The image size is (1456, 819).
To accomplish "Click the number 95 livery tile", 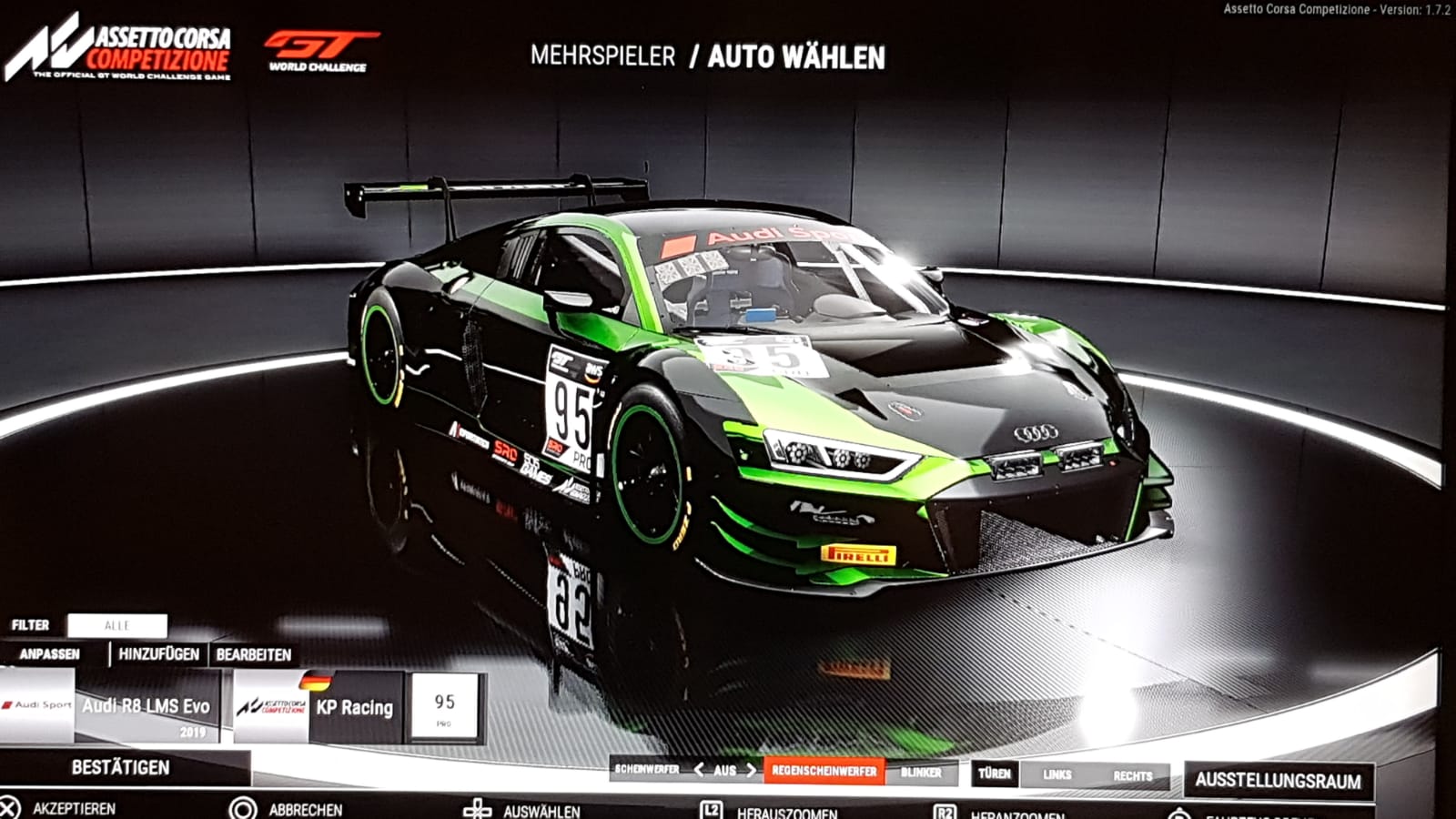I will pyautogui.click(x=444, y=706).
